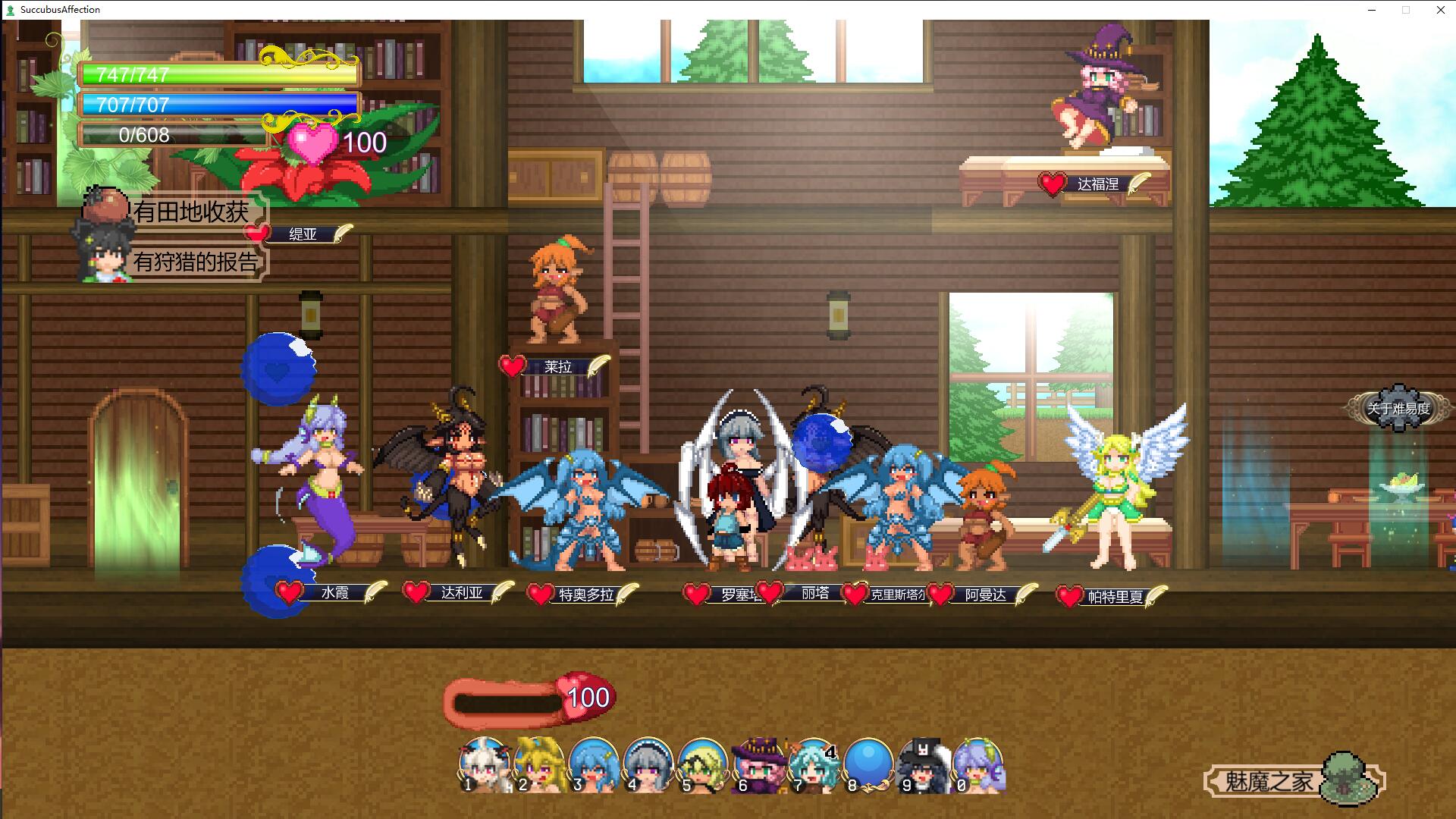Click the 特奥多拉 name tag

[585, 595]
